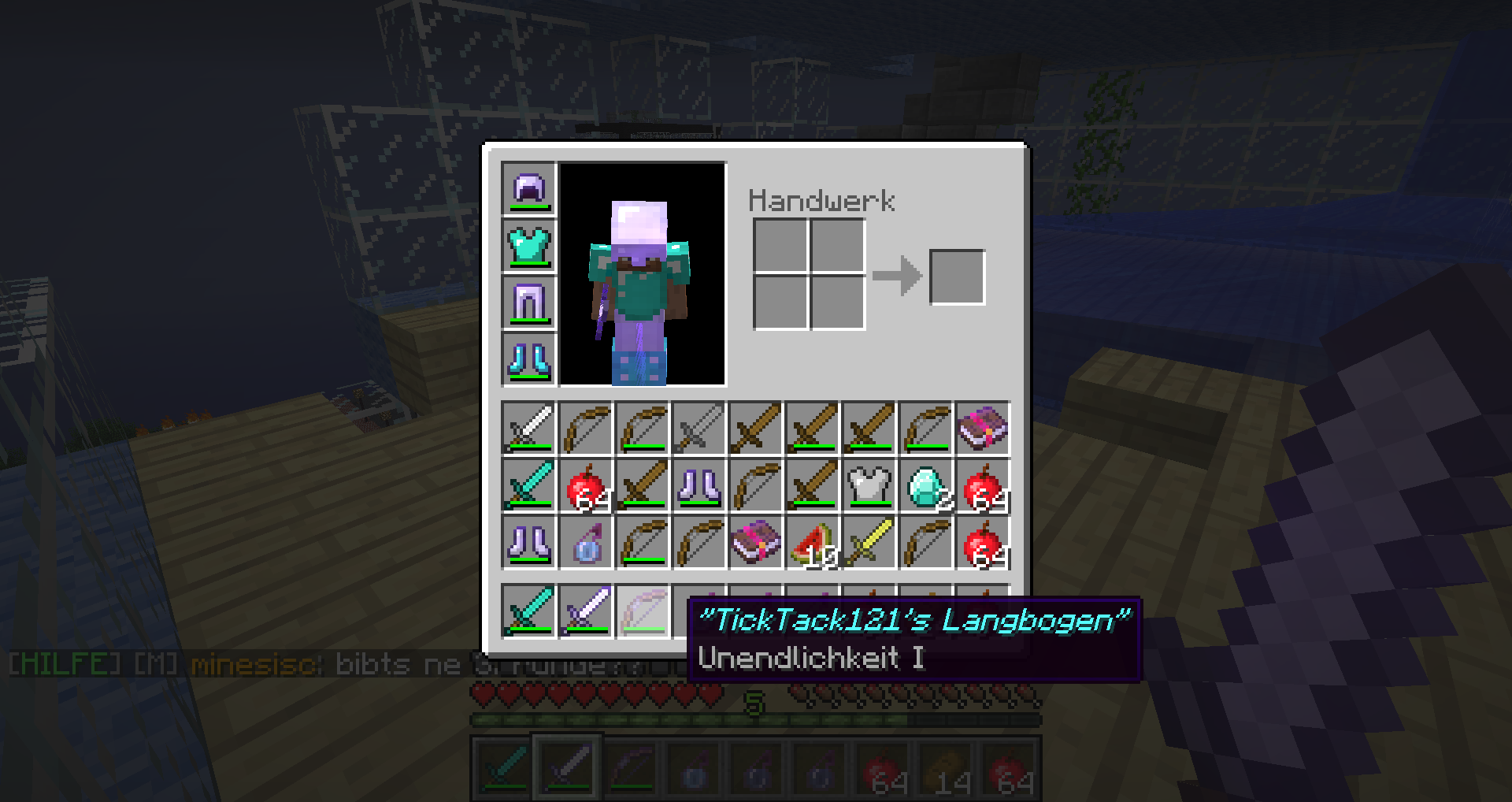Select the potion bottle in the inventory
Image resolution: width=1512 pixels, height=802 pixels.
click(585, 542)
